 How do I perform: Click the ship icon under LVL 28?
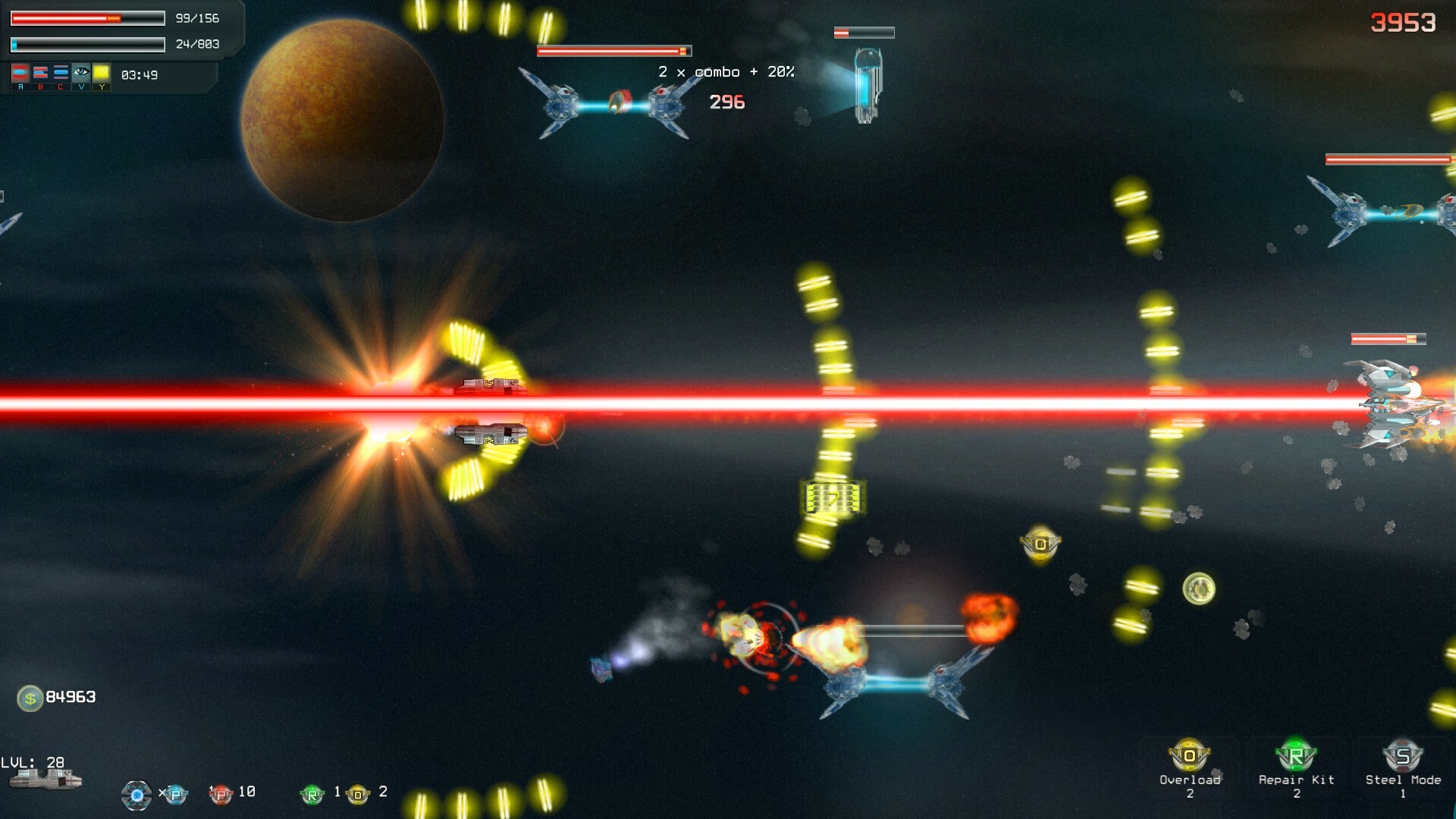45,780
